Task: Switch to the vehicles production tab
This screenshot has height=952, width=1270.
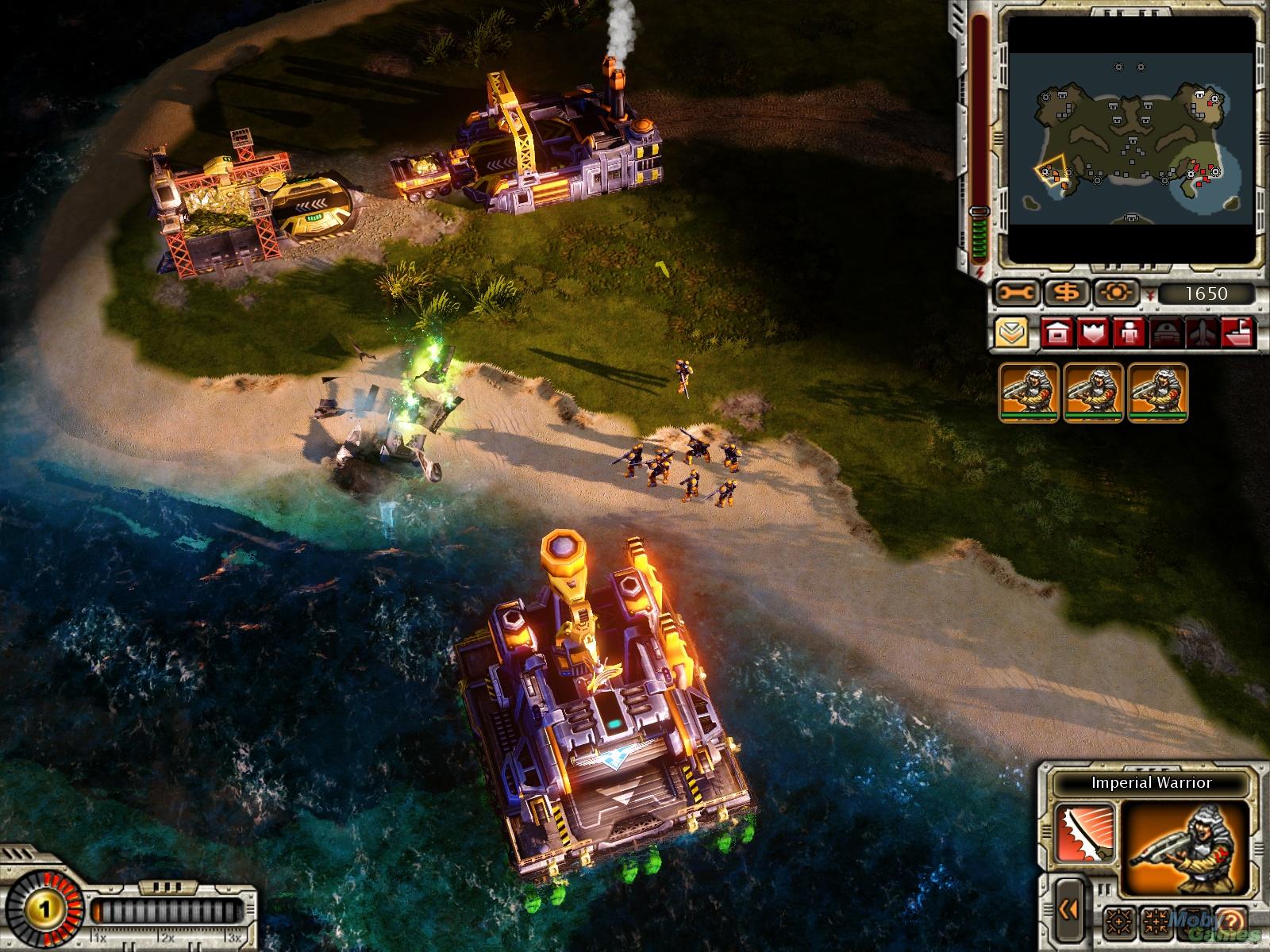Action: click(x=1166, y=333)
